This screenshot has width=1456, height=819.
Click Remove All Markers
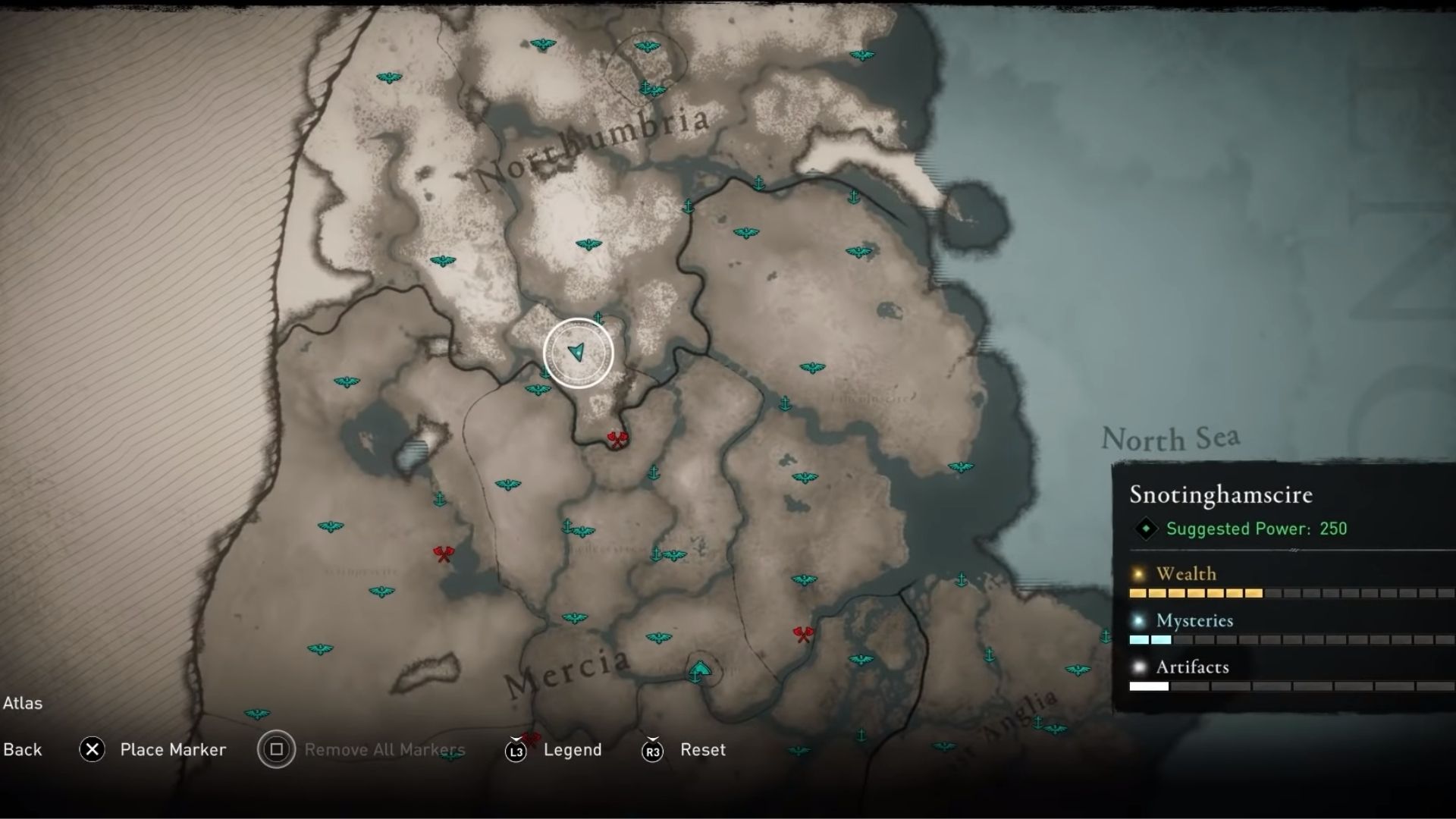point(385,750)
